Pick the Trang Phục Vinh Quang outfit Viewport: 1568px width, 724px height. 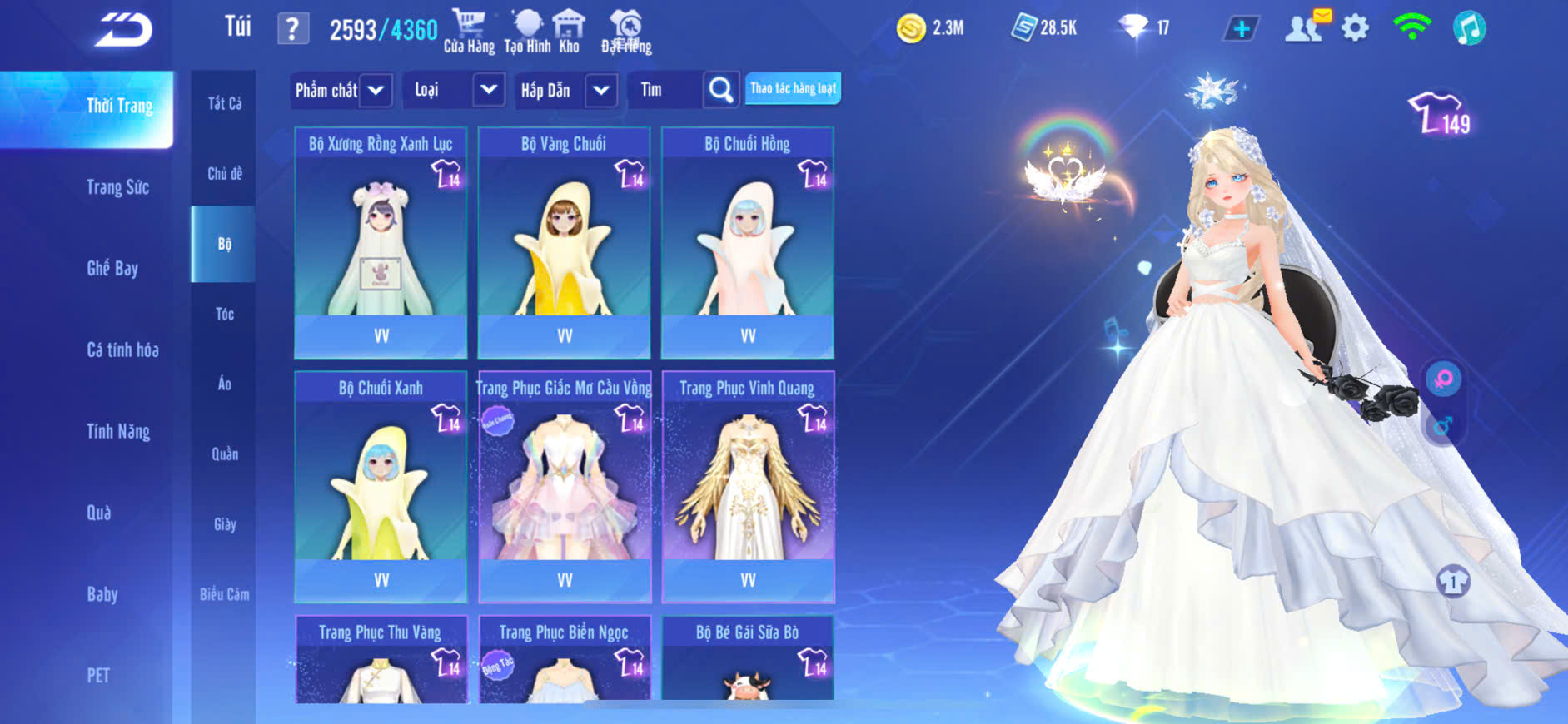748,486
